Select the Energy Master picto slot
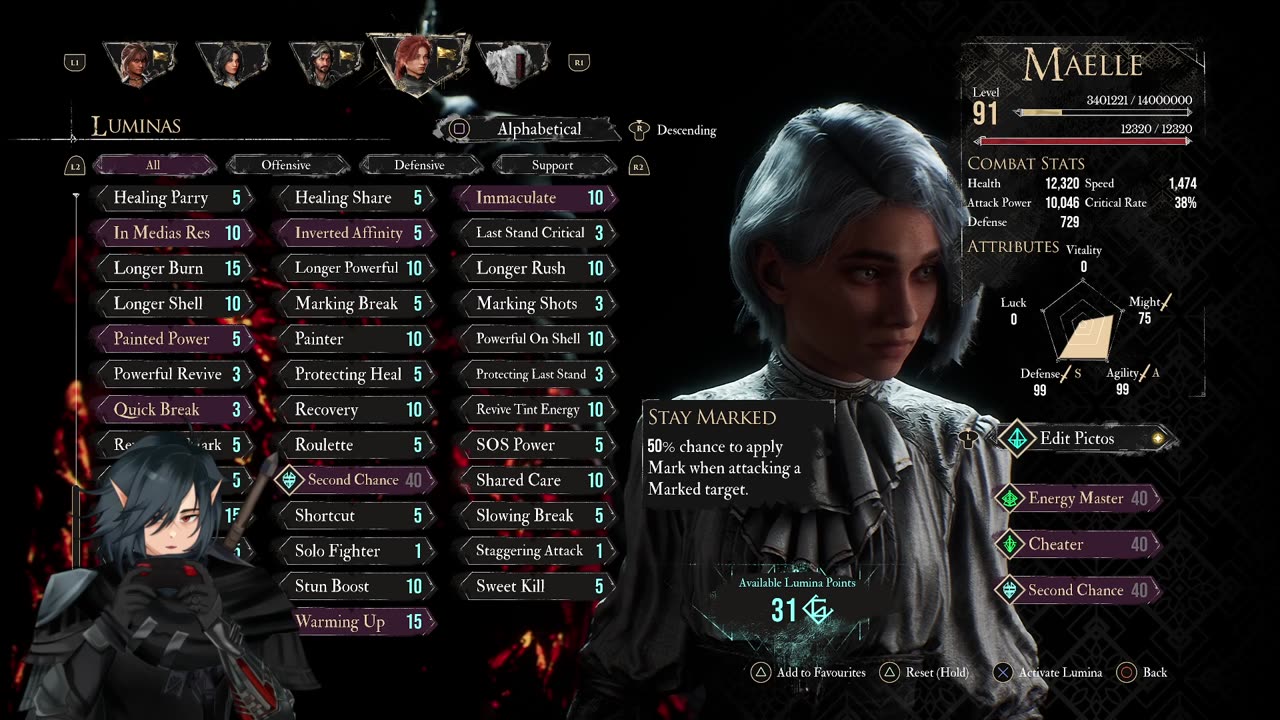 (x=1077, y=498)
